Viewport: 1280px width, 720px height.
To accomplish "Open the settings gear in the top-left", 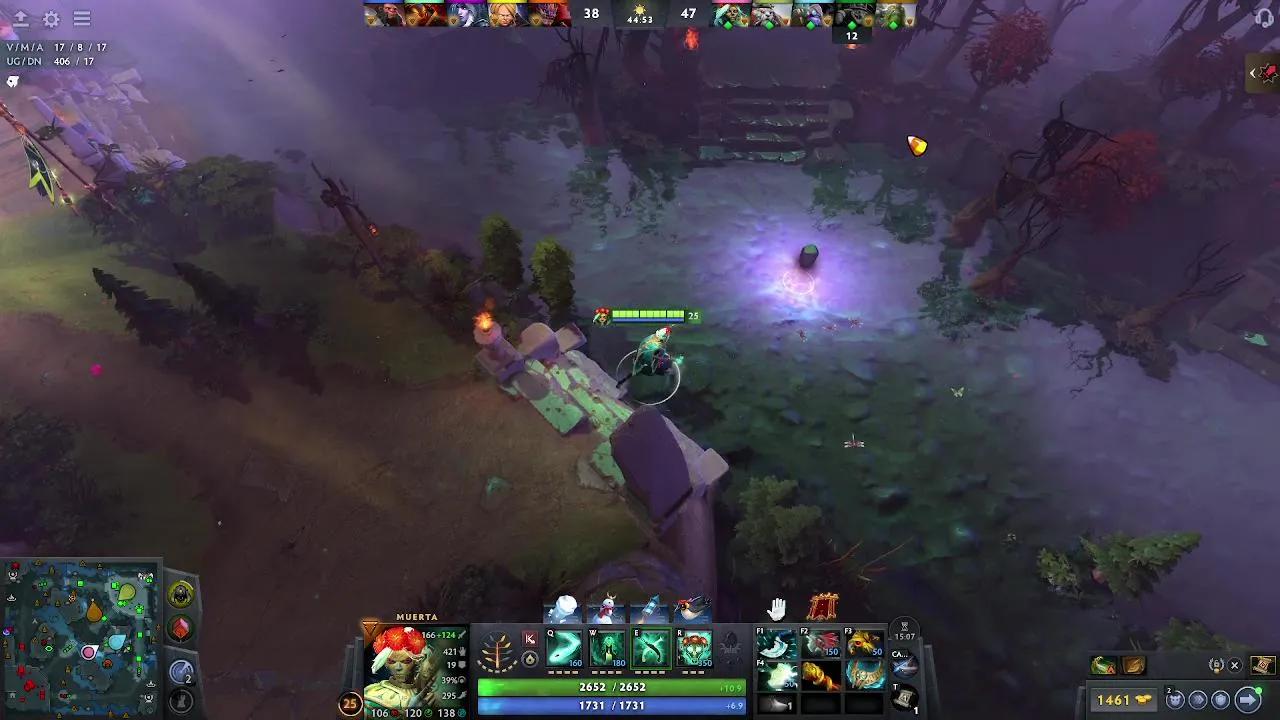I will click(x=52, y=19).
